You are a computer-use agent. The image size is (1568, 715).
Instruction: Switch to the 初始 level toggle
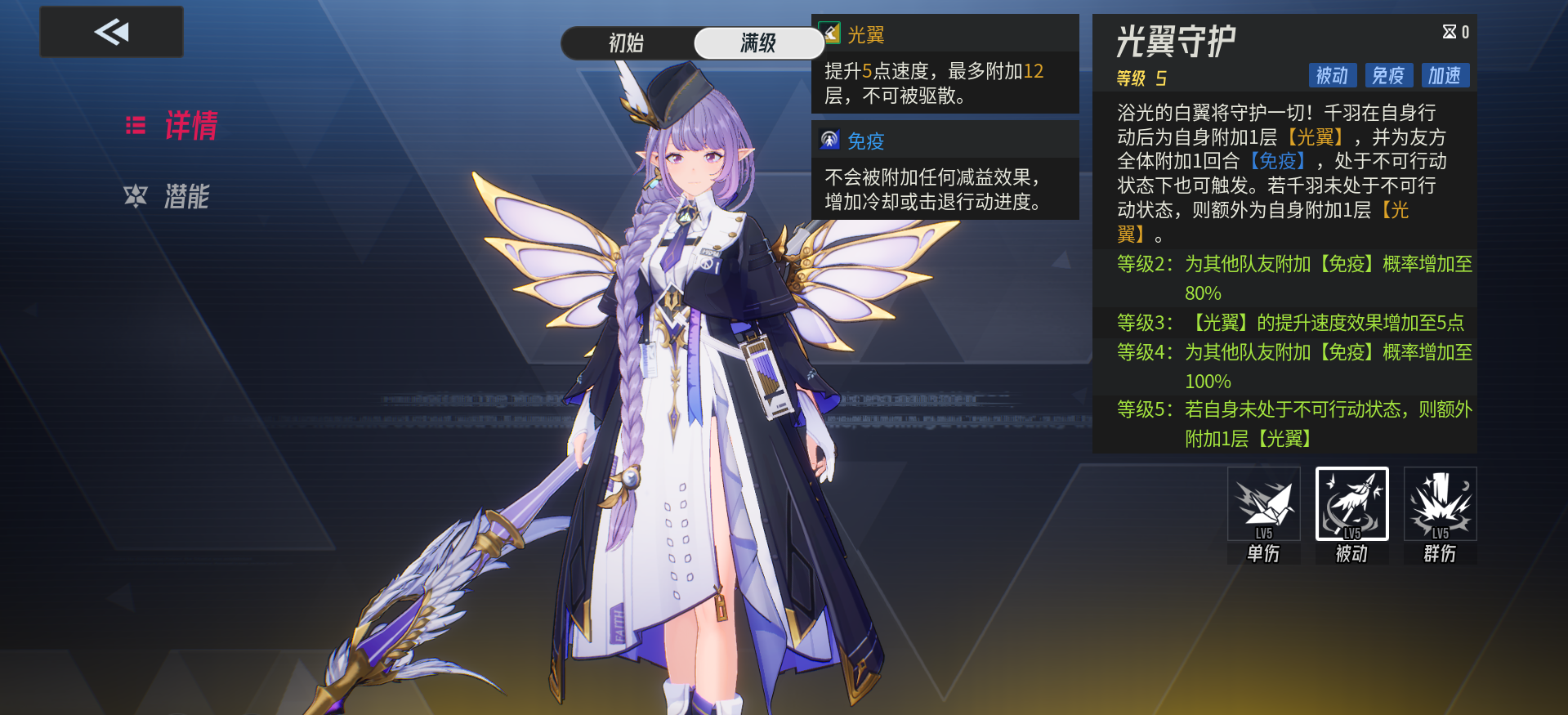click(627, 43)
